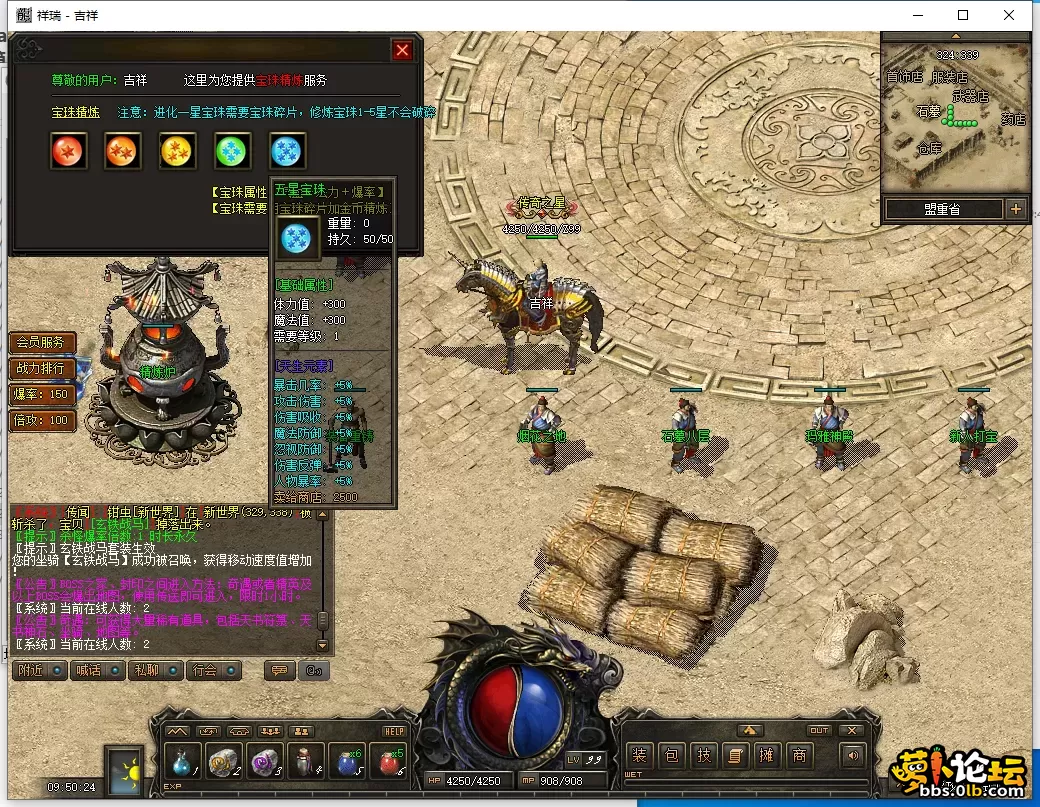1040x807 pixels.
Task: Open the 包 bag inventory
Action: pyautogui.click(x=672, y=756)
